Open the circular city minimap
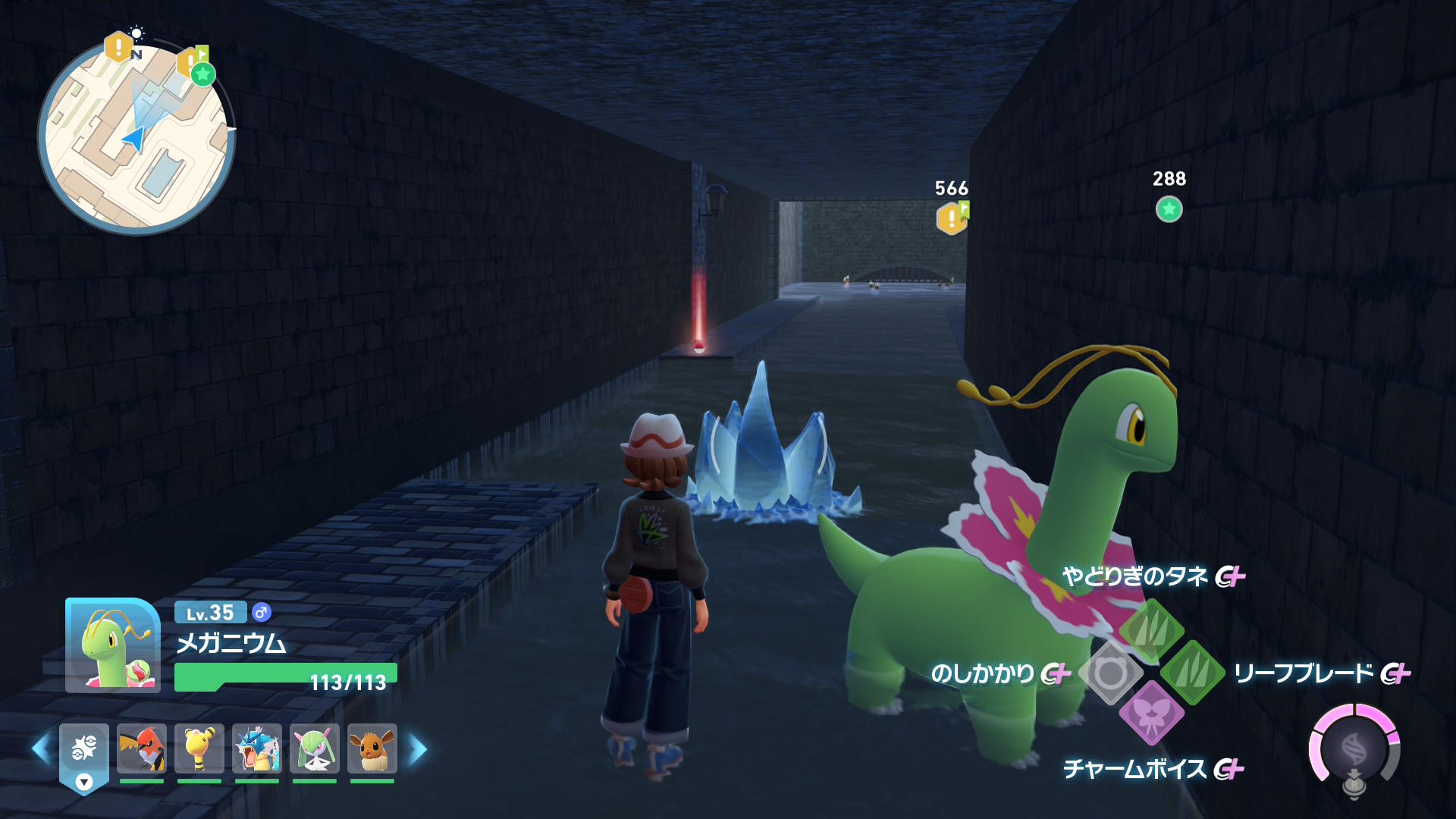Image resolution: width=1456 pixels, height=819 pixels. (136, 136)
